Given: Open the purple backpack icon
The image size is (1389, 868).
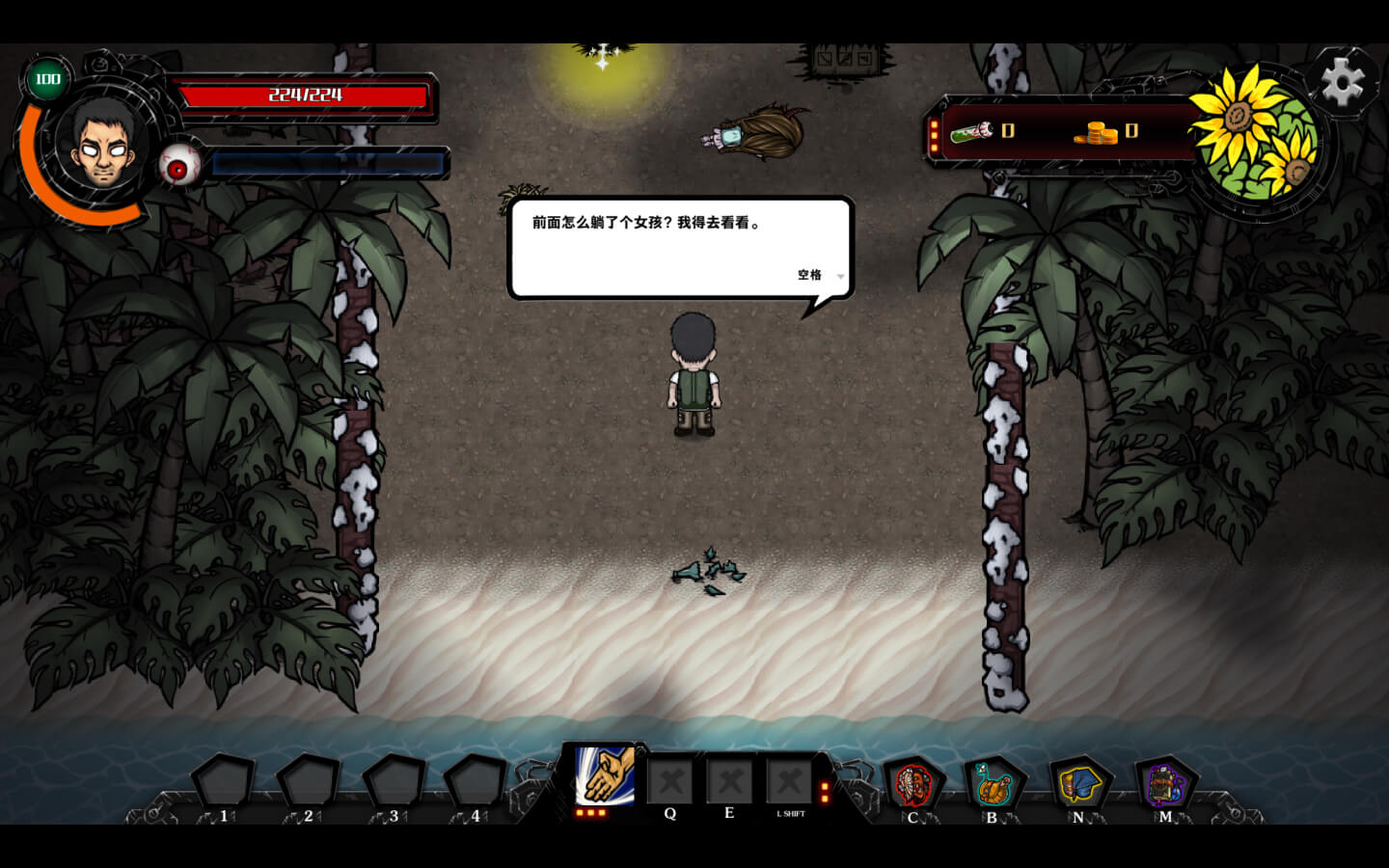Looking at the screenshot, I should (x=1165, y=784).
